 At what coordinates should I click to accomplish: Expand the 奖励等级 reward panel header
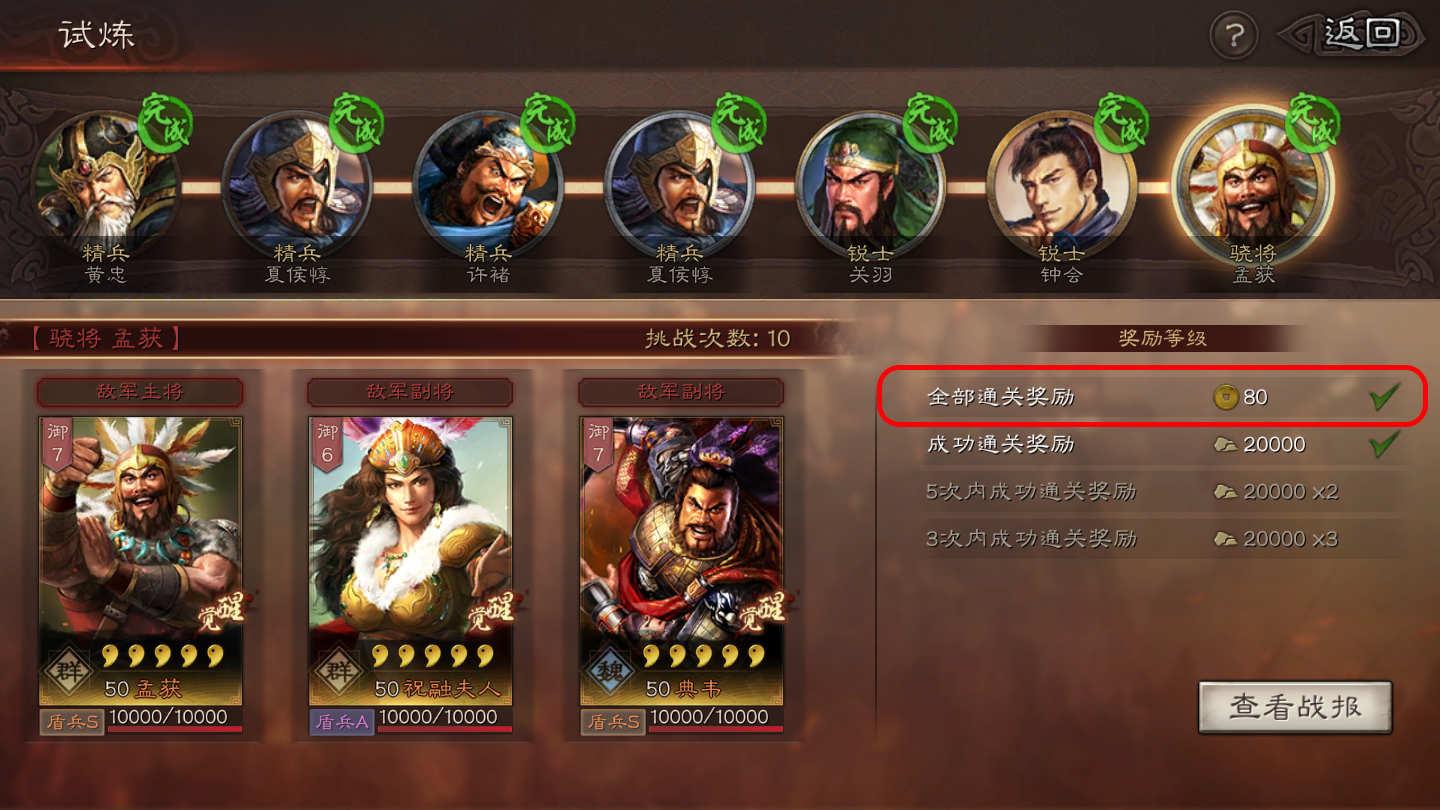(1161, 339)
